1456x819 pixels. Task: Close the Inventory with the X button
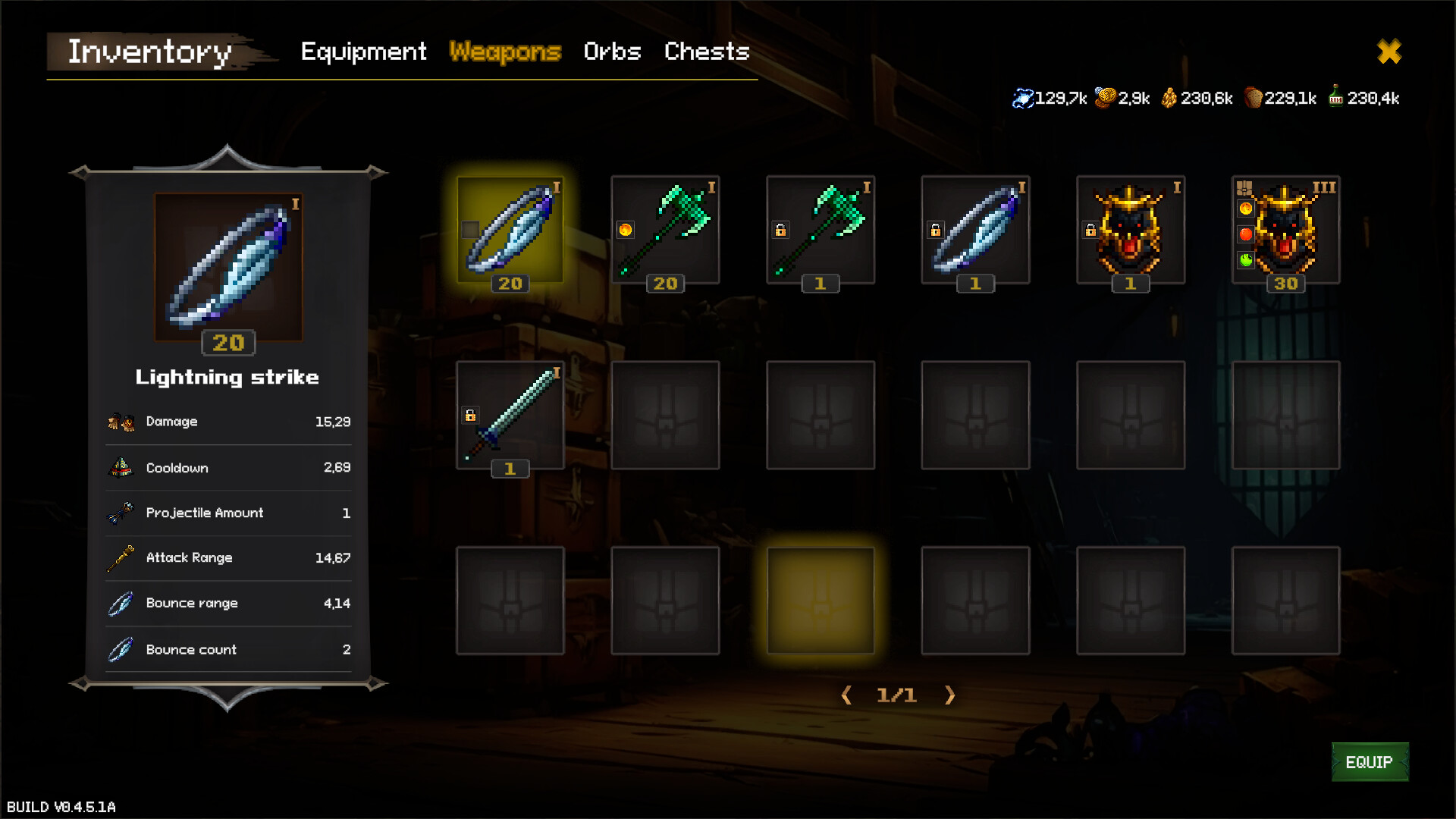click(x=1389, y=52)
